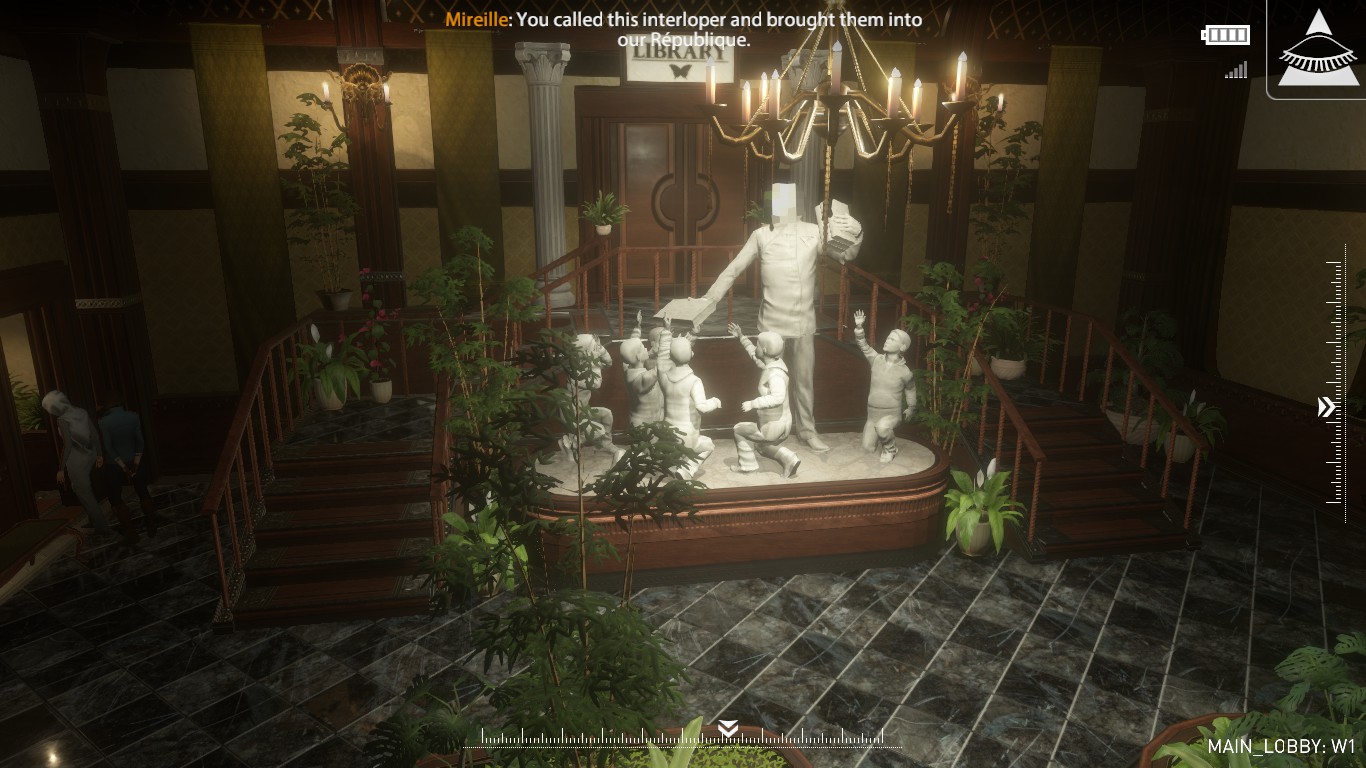Click the double-chevron marker on the horizontal camera pan ruler
This screenshot has height=768, width=1366.
tap(729, 727)
